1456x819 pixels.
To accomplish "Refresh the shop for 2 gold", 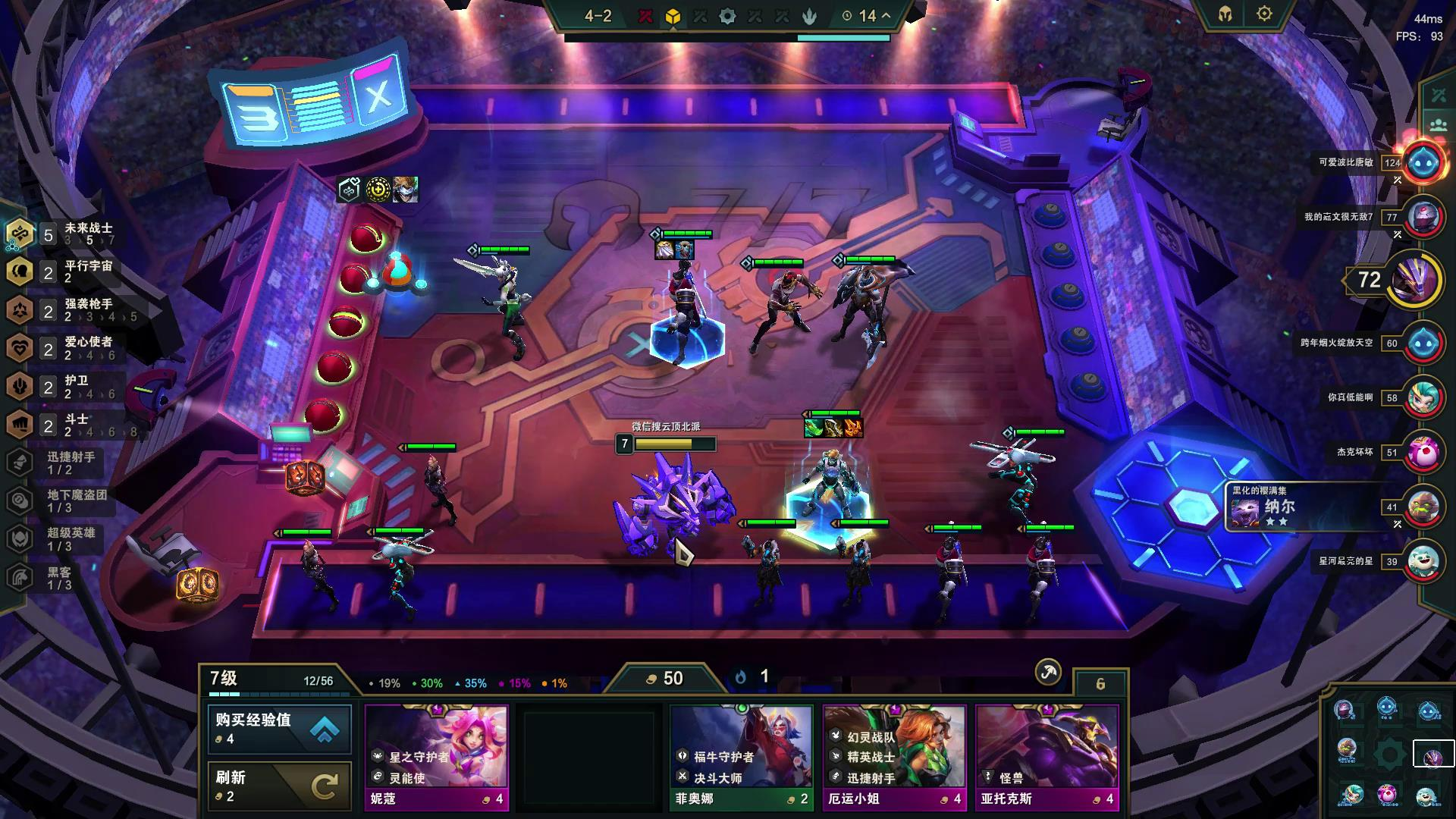I will pyautogui.click(x=279, y=786).
